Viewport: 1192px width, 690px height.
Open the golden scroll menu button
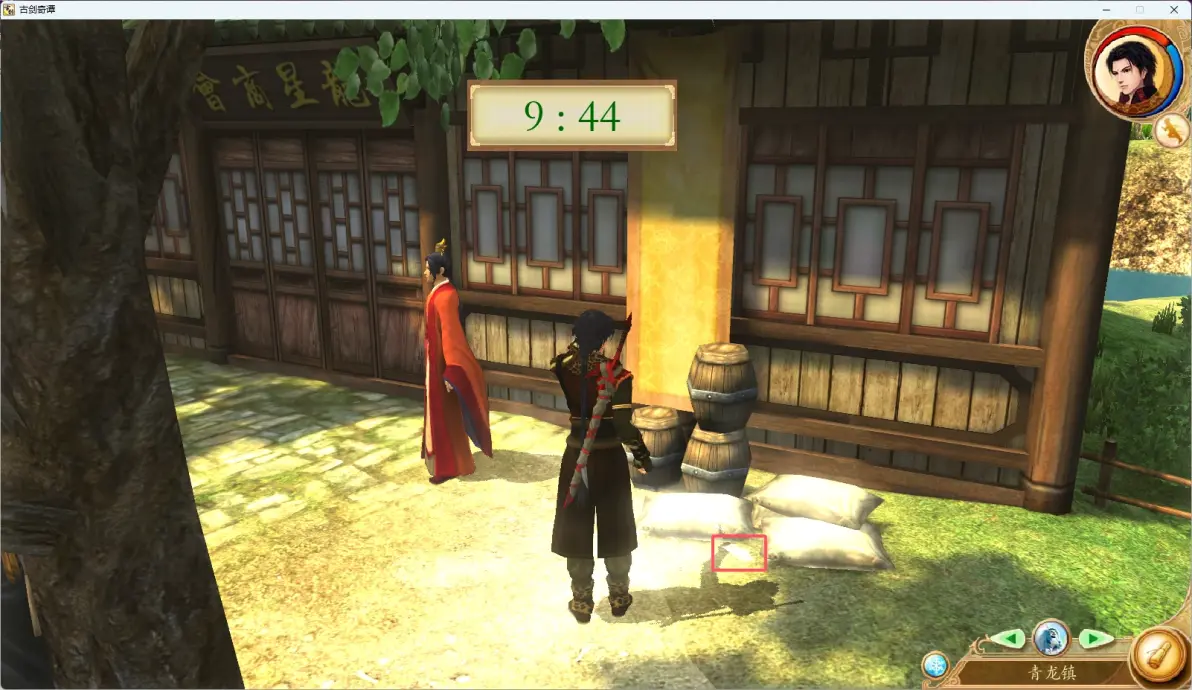(x=1159, y=657)
